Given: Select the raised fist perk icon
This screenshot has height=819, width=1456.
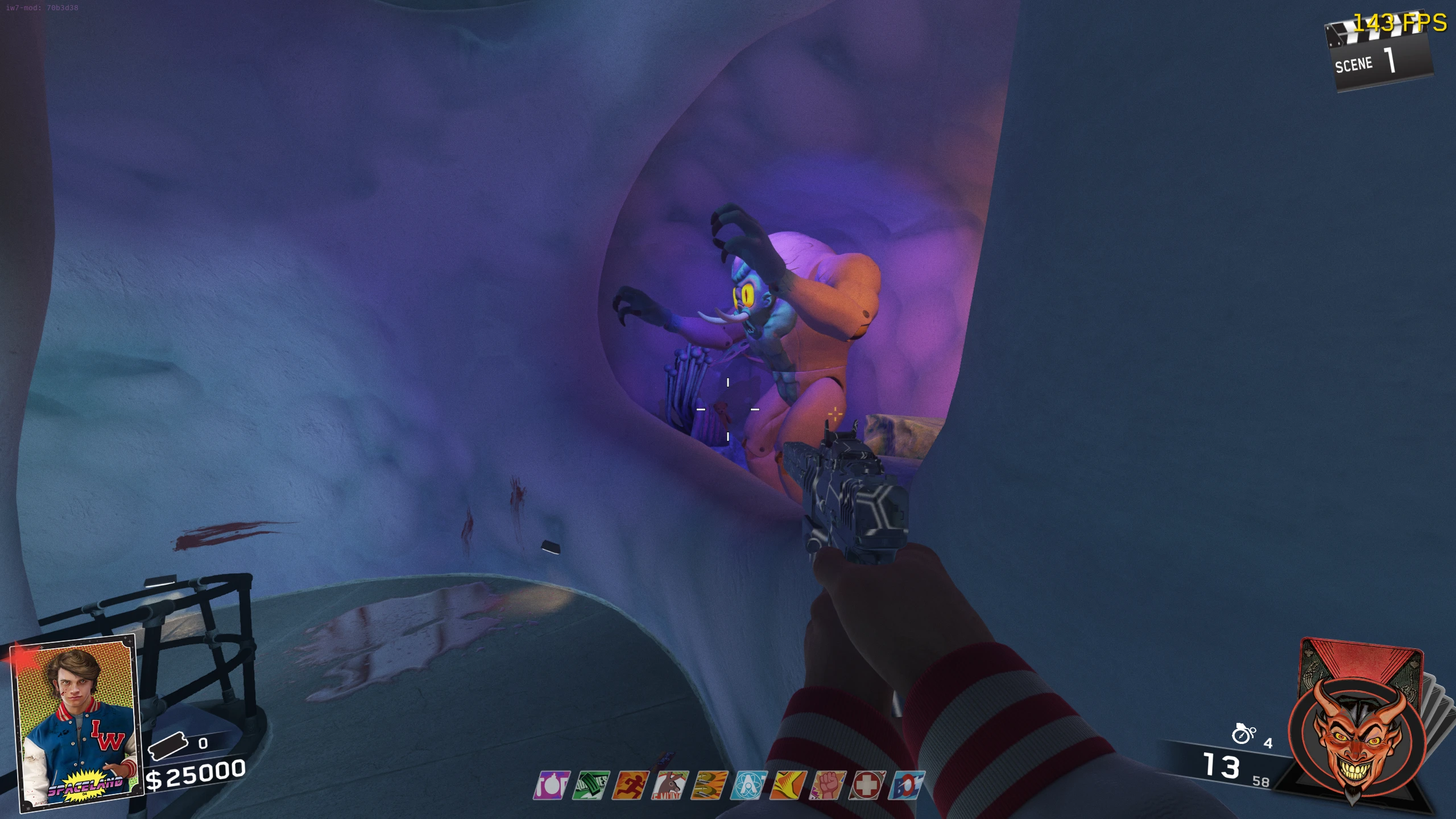Looking at the screenshot, I should tap(829, 785).
